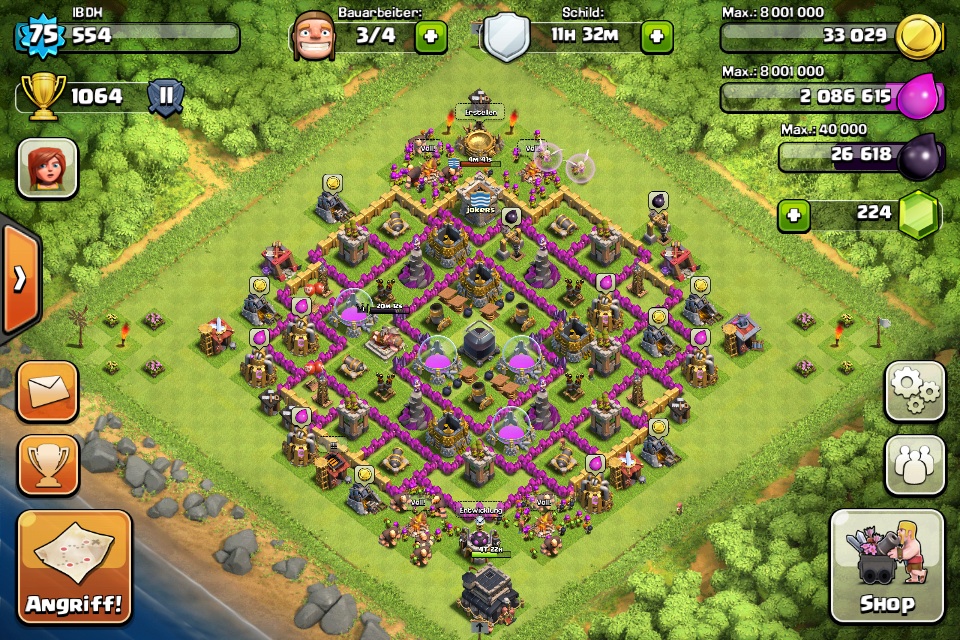
Task: Tap the gold trophy count icon
Action: point(42,97)
